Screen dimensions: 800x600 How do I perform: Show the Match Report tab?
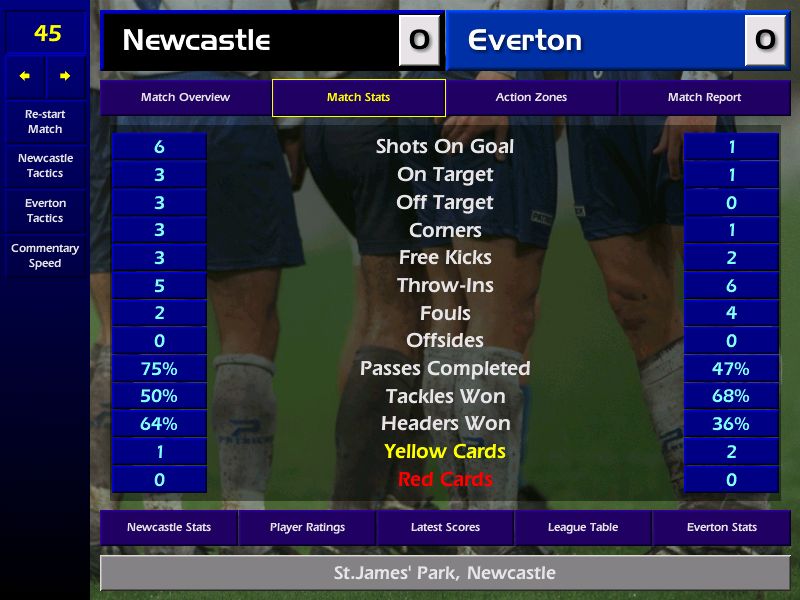[704, 98]
